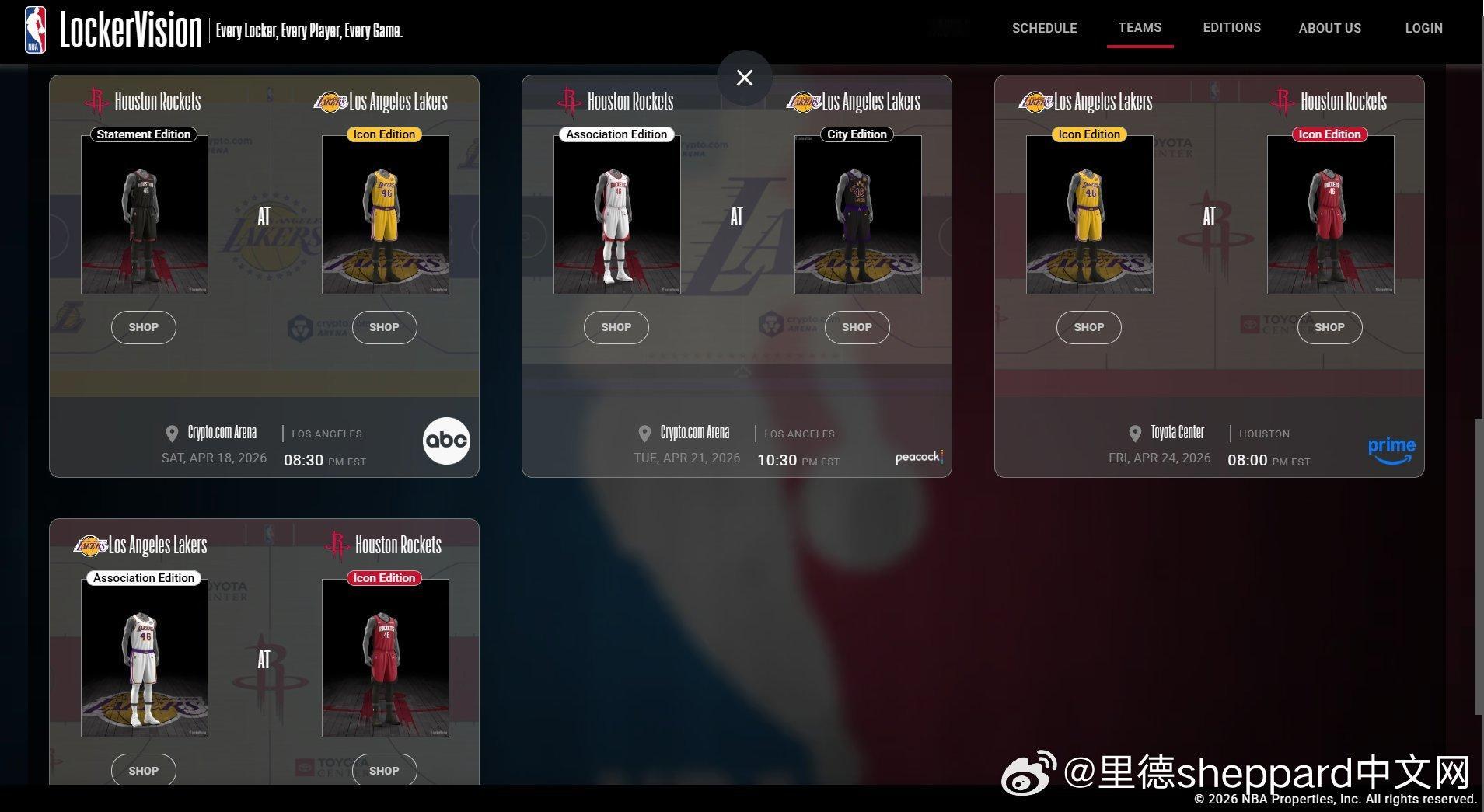This screenshot has width=1484, height=812.
Task: Click the Toyota Center location pin icon
Action: [x=1135, y=433]
